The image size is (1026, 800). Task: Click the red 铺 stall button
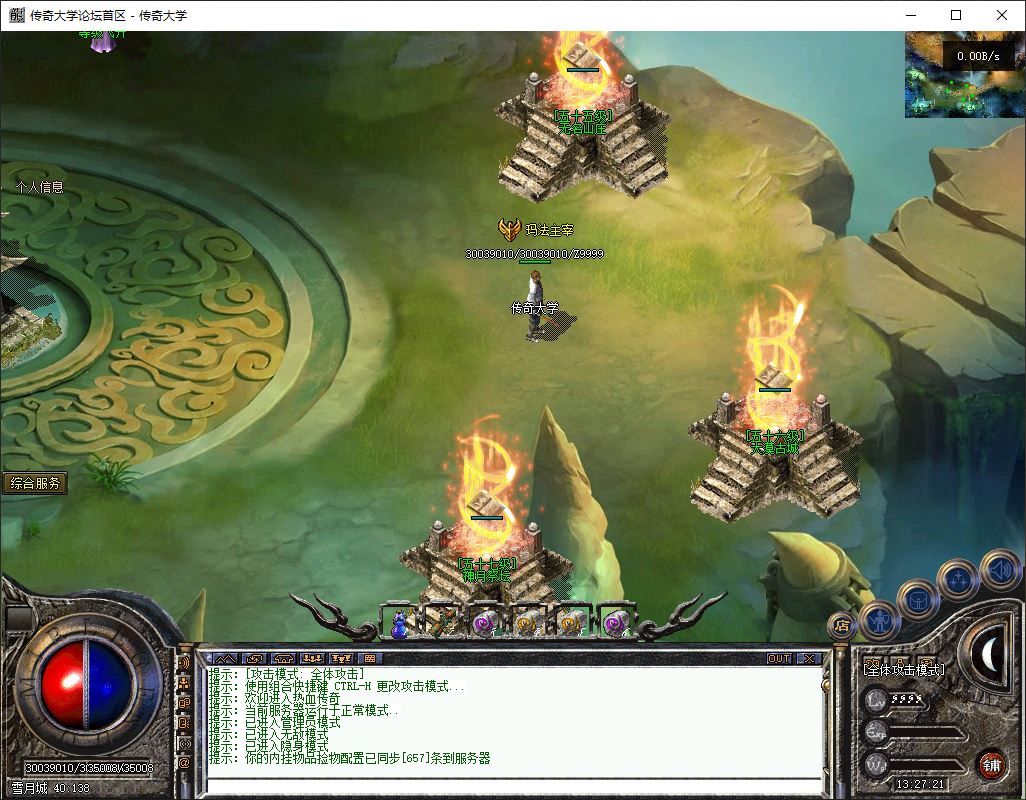tap(991, 765)
